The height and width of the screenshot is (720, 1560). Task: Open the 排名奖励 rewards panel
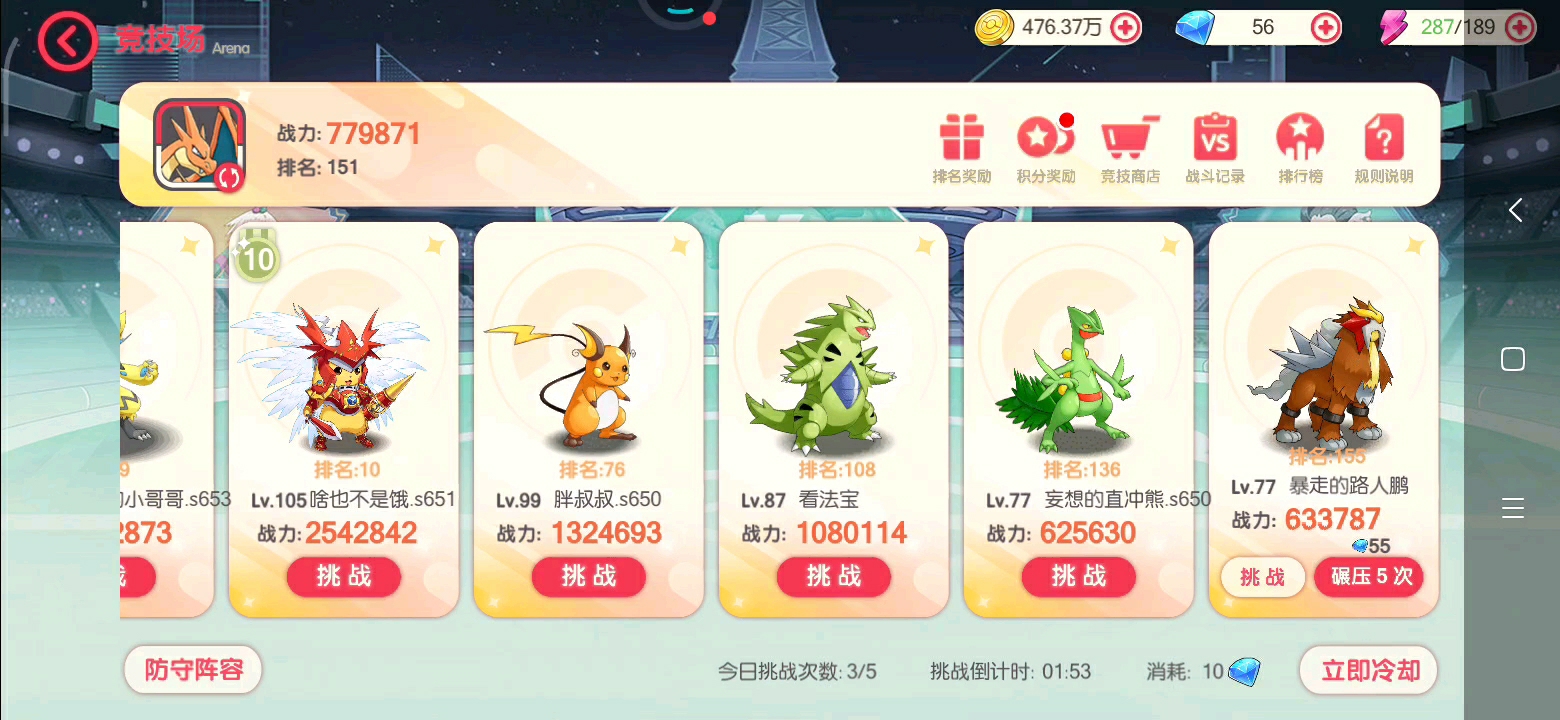coord(961,148)
